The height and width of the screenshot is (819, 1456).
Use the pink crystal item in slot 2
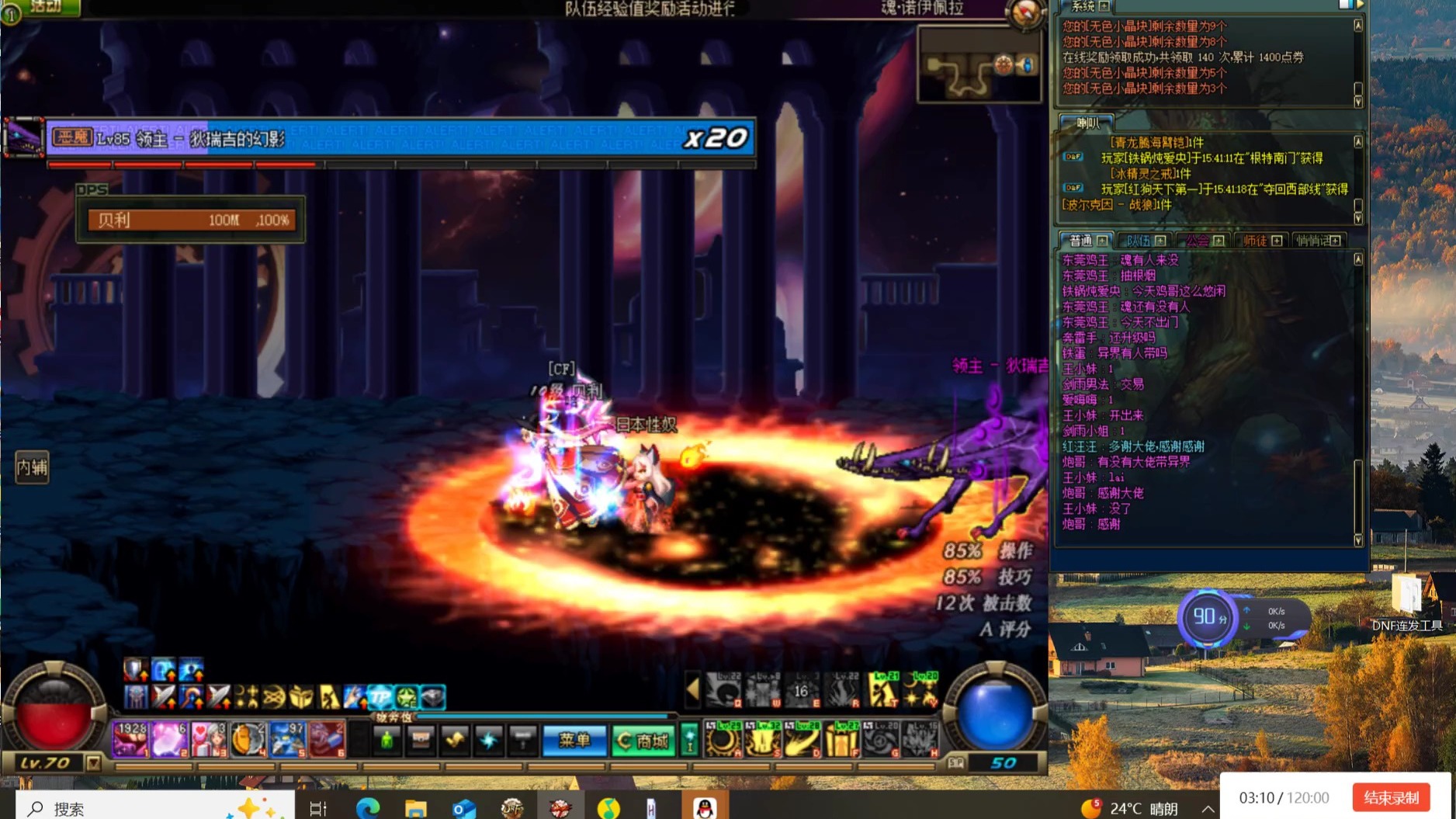pos(168,739)
